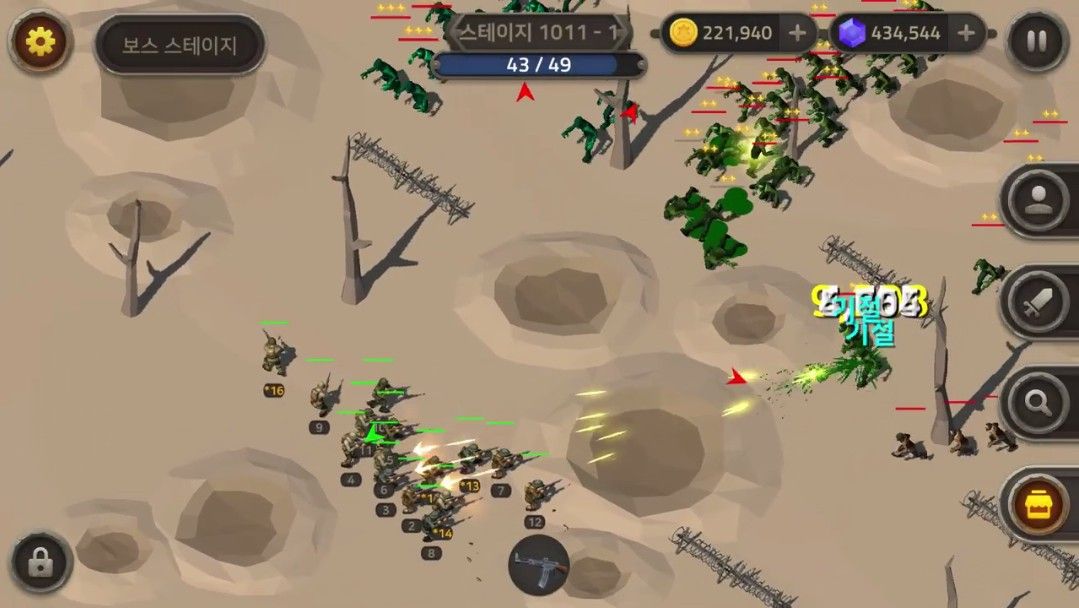Tap the padlock button
1079x608 pixels.
click(x=41, y=562)
